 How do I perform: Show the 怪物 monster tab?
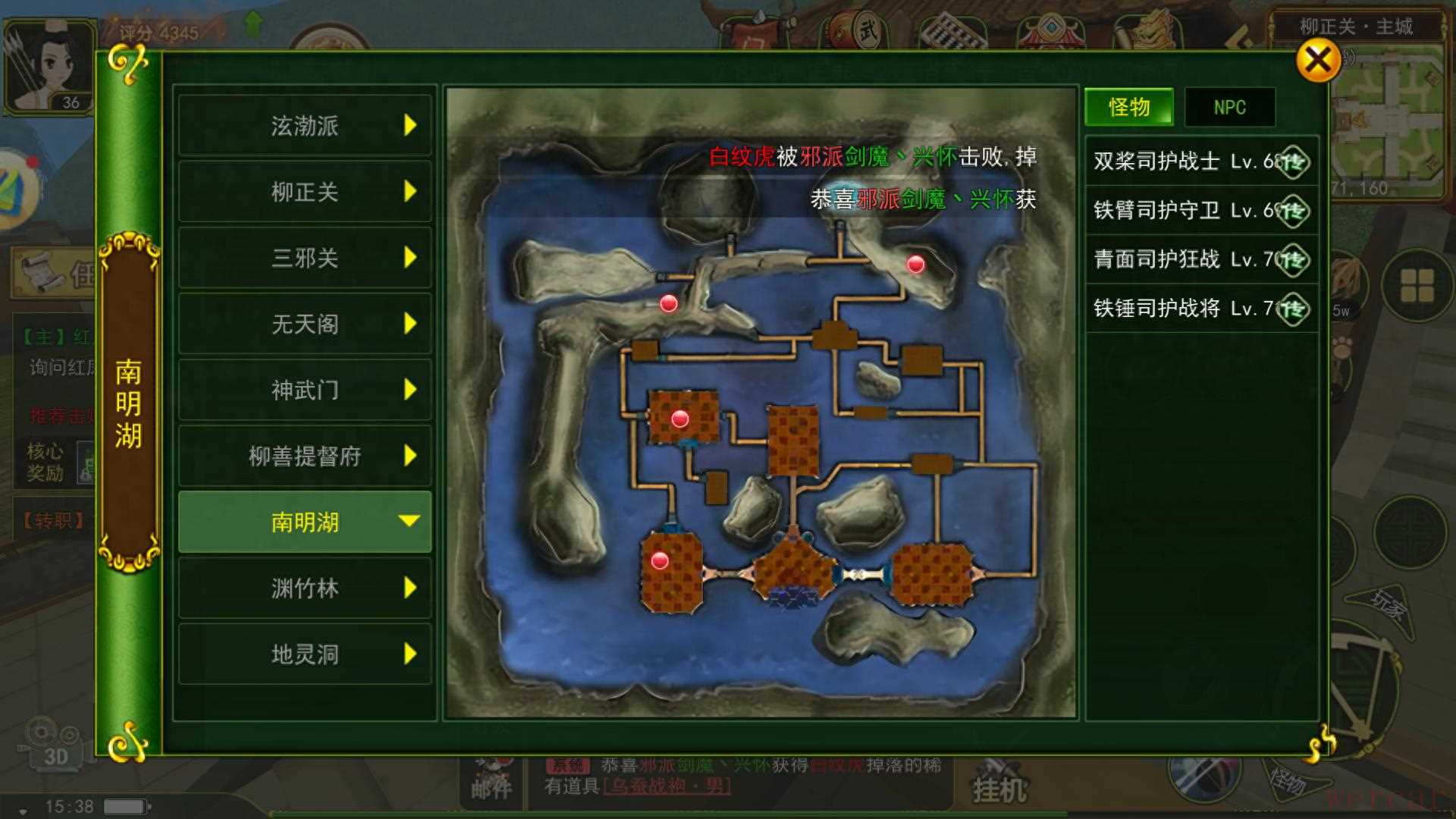click(1128, 107)
